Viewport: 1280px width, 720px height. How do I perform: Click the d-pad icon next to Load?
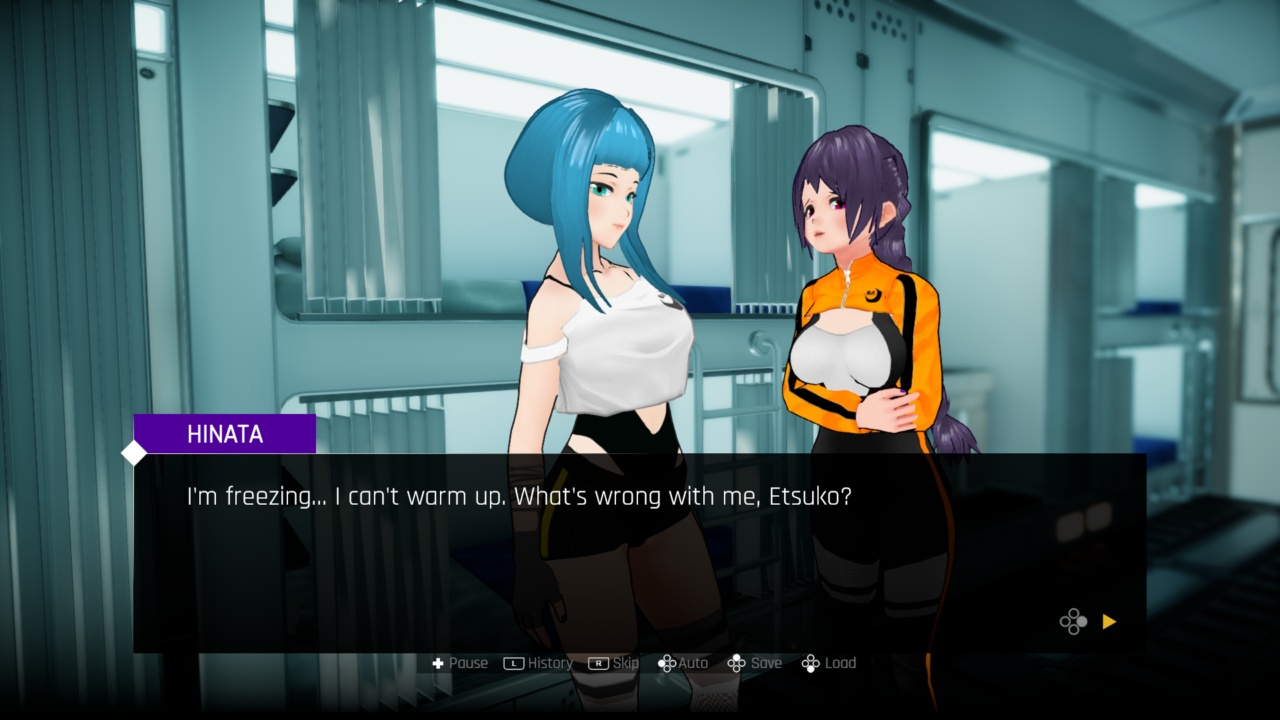point(810,662)
